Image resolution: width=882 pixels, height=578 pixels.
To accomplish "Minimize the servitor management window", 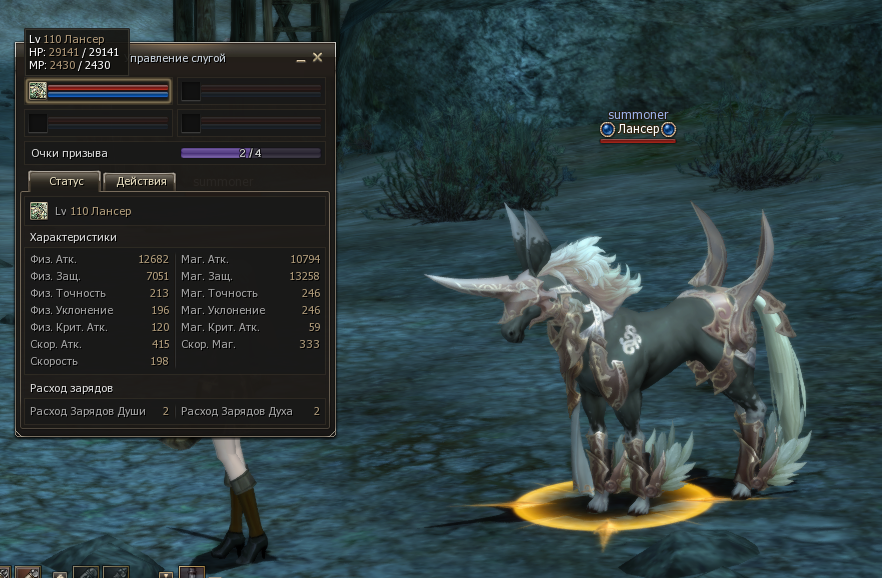I will coord(301,59).
